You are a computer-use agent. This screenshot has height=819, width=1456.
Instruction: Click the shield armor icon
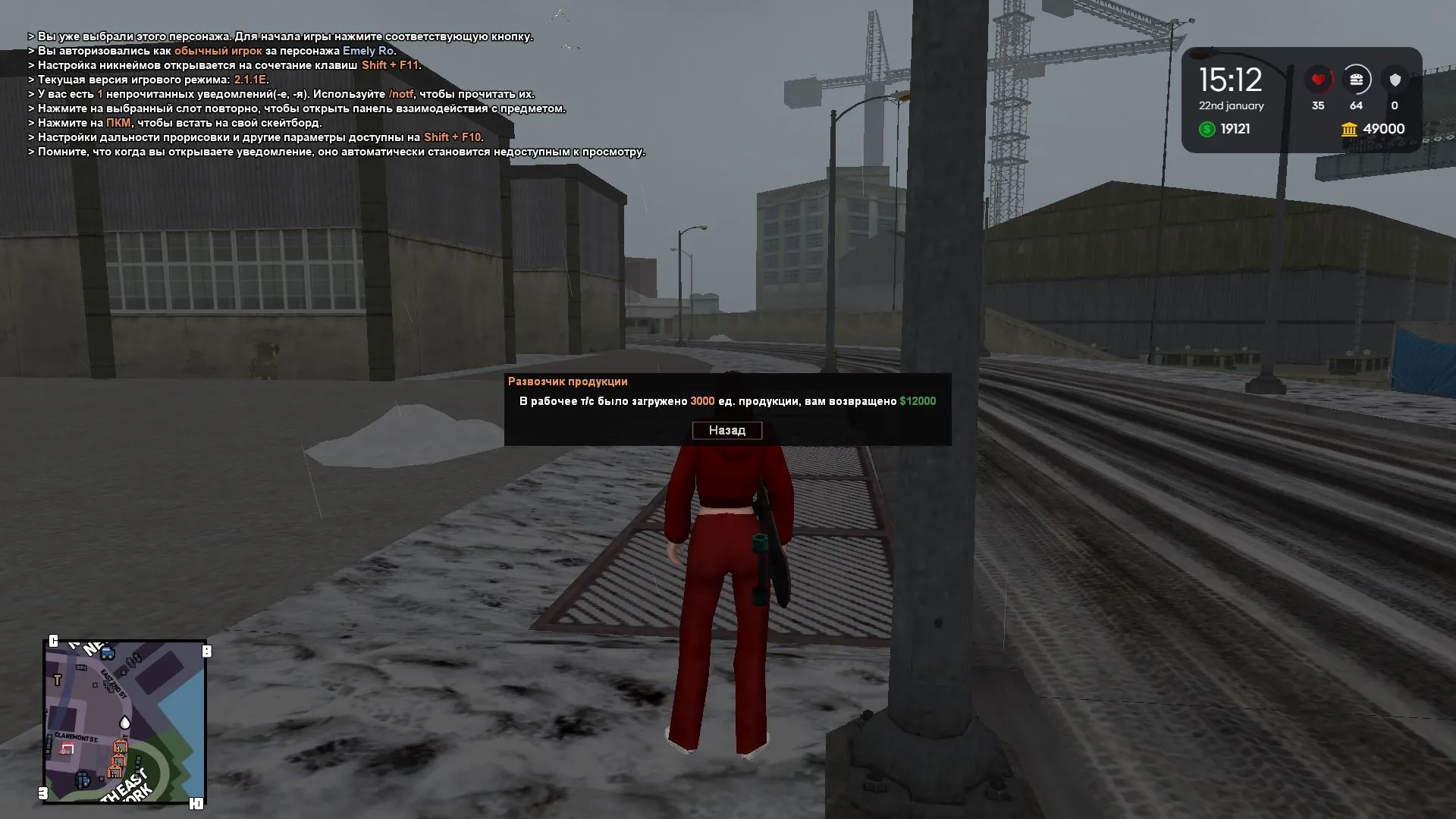[1395, 79]
